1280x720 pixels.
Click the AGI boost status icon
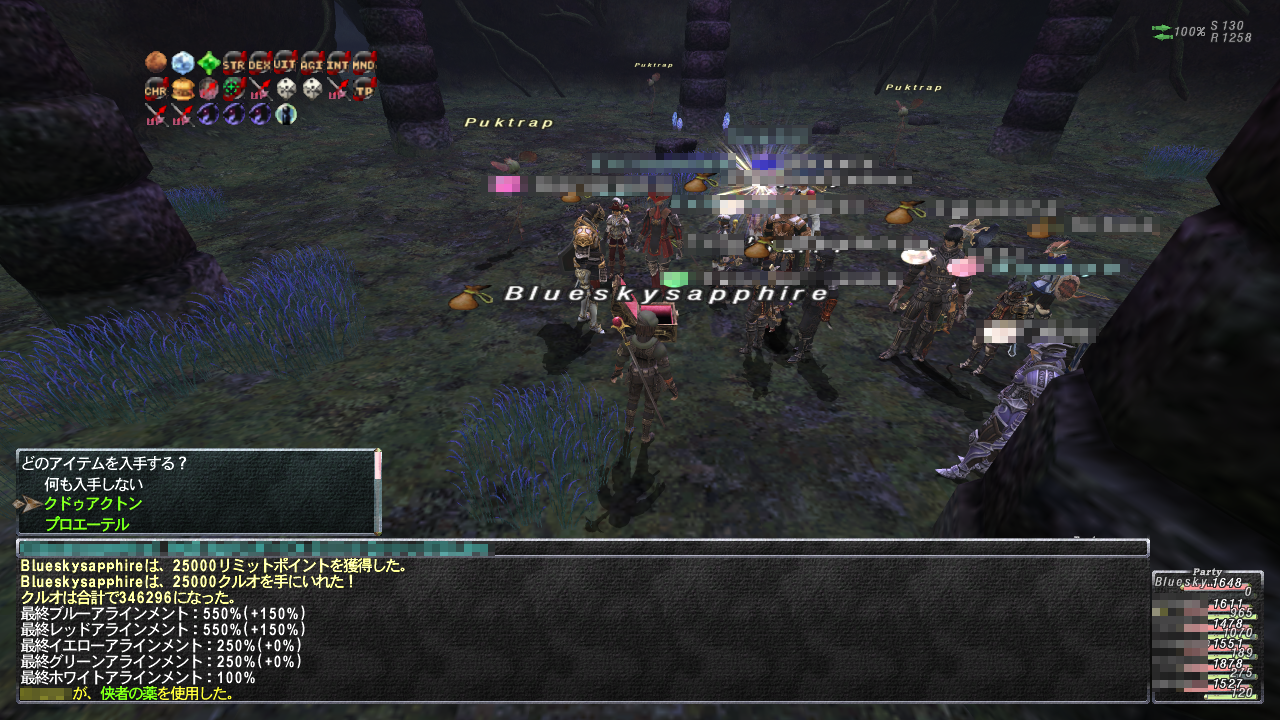point(312,63)
